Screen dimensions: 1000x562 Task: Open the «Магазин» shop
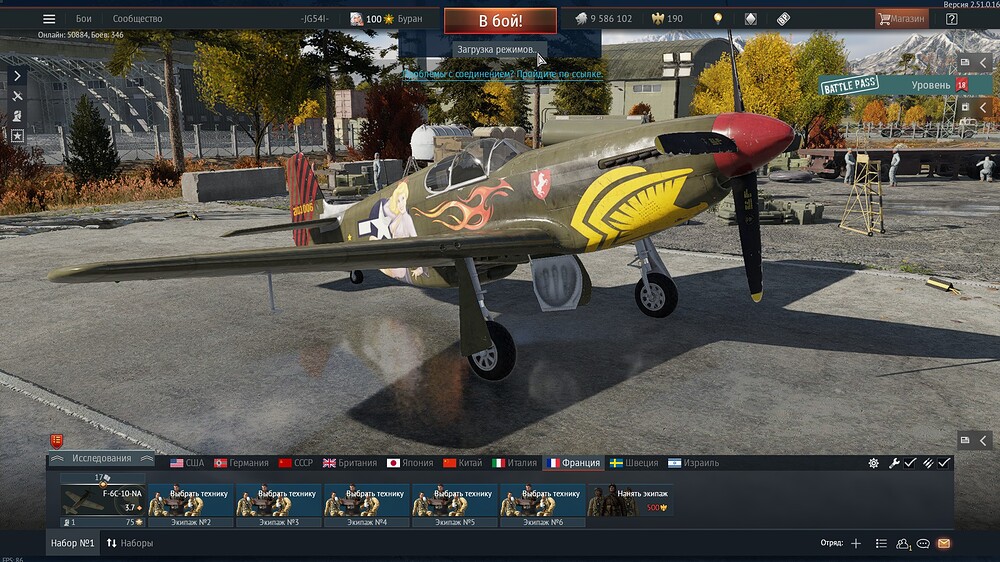click(901, 19)
